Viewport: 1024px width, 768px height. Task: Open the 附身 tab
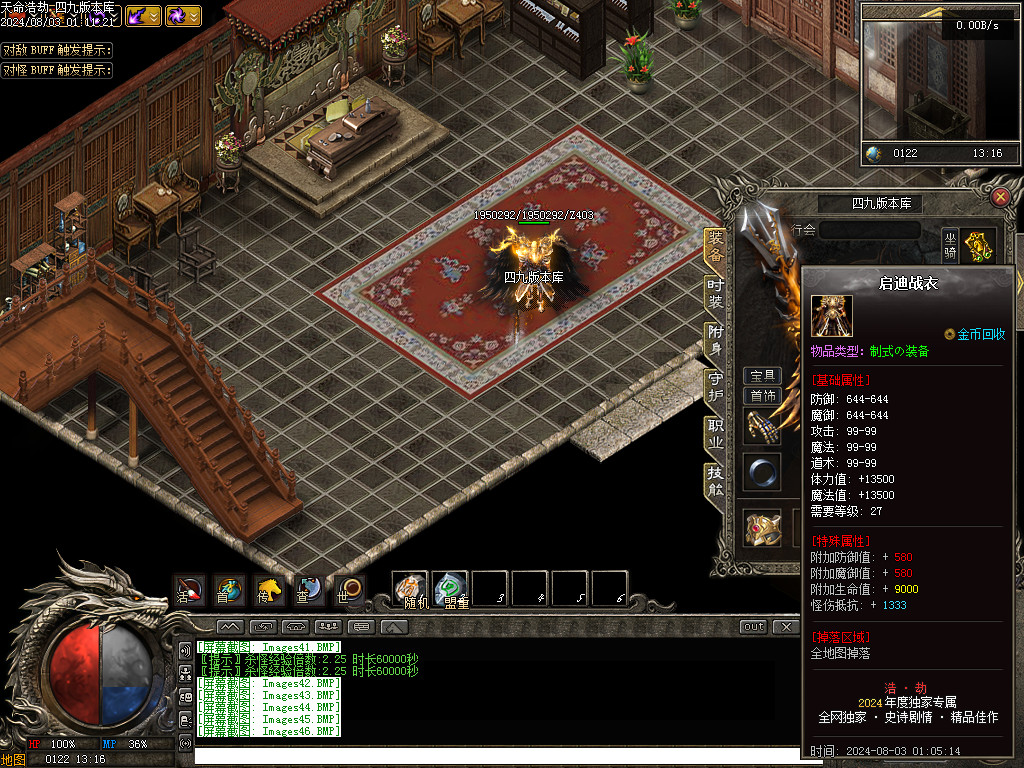714,338
